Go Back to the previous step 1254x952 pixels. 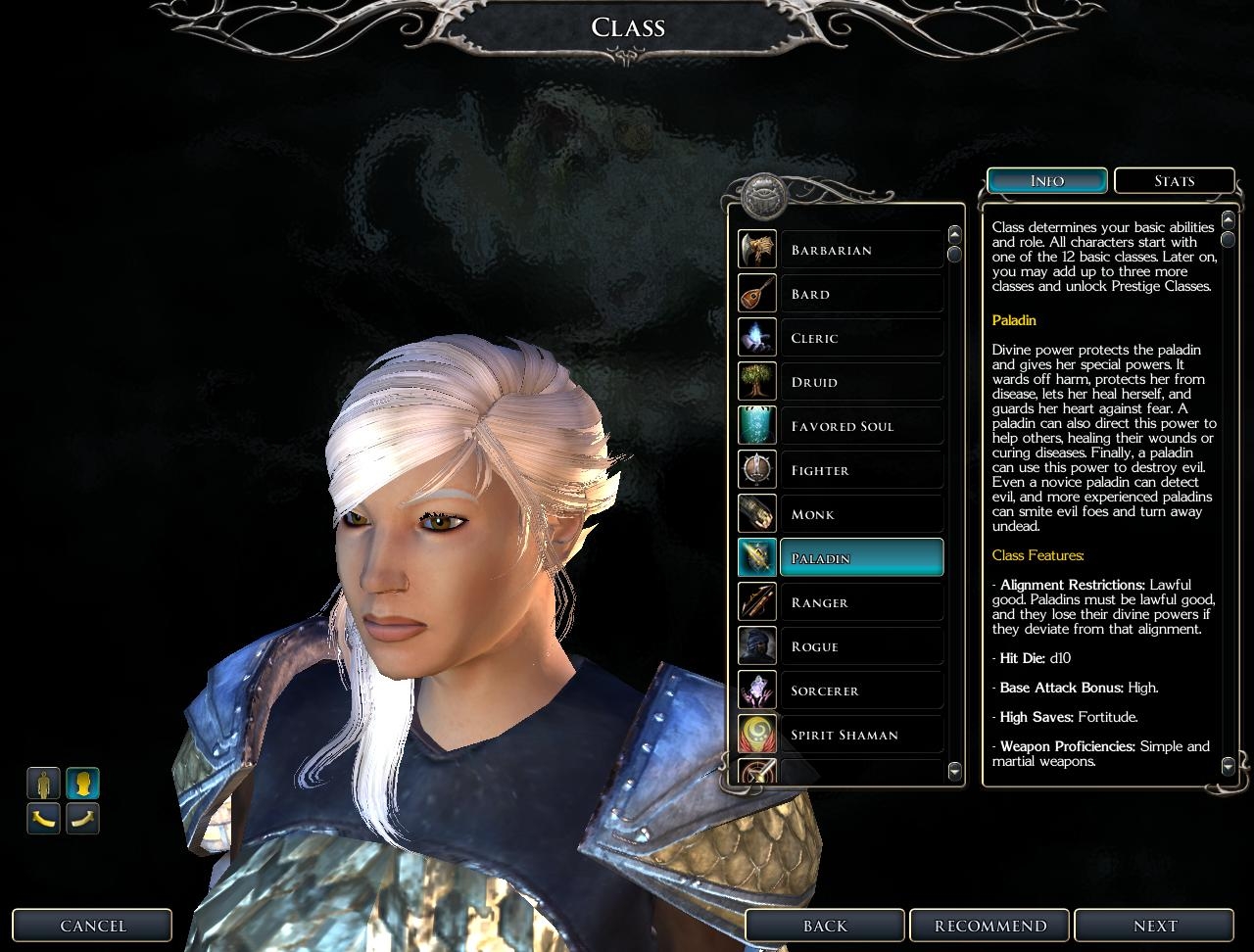pyautogui.click(x=825, y=926)
